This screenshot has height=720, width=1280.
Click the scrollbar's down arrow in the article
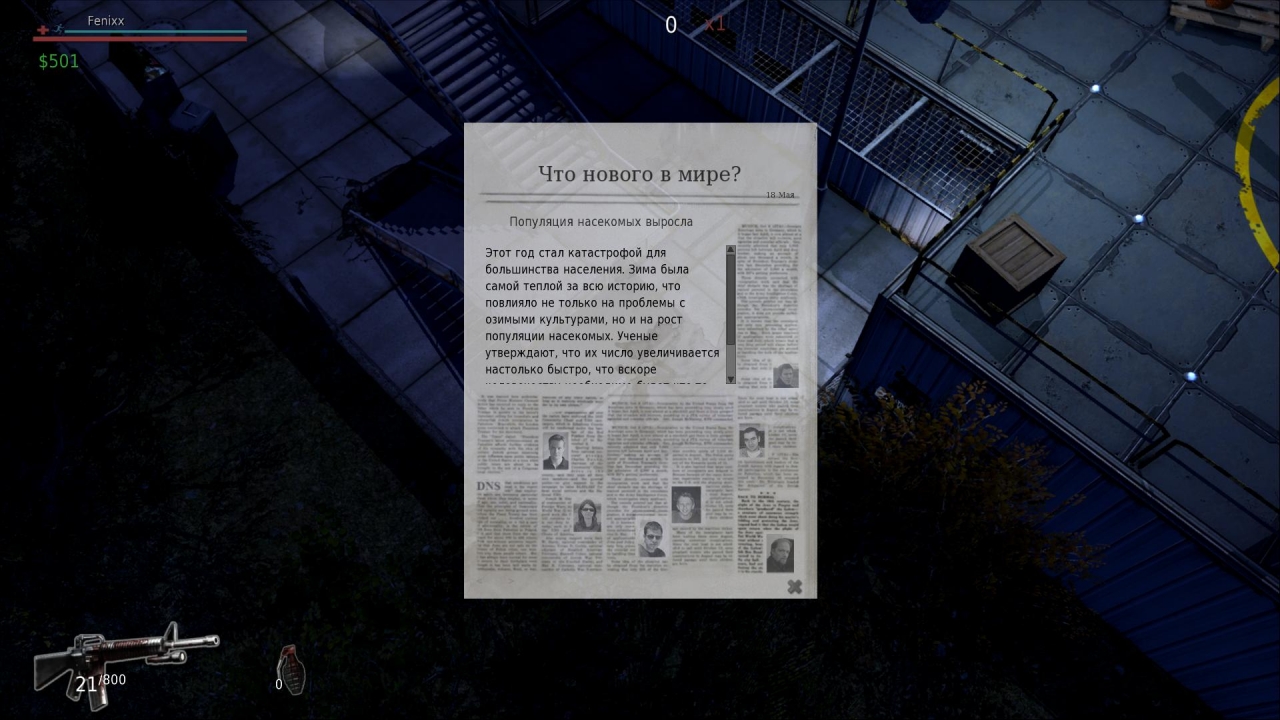[x=731, y=379]
